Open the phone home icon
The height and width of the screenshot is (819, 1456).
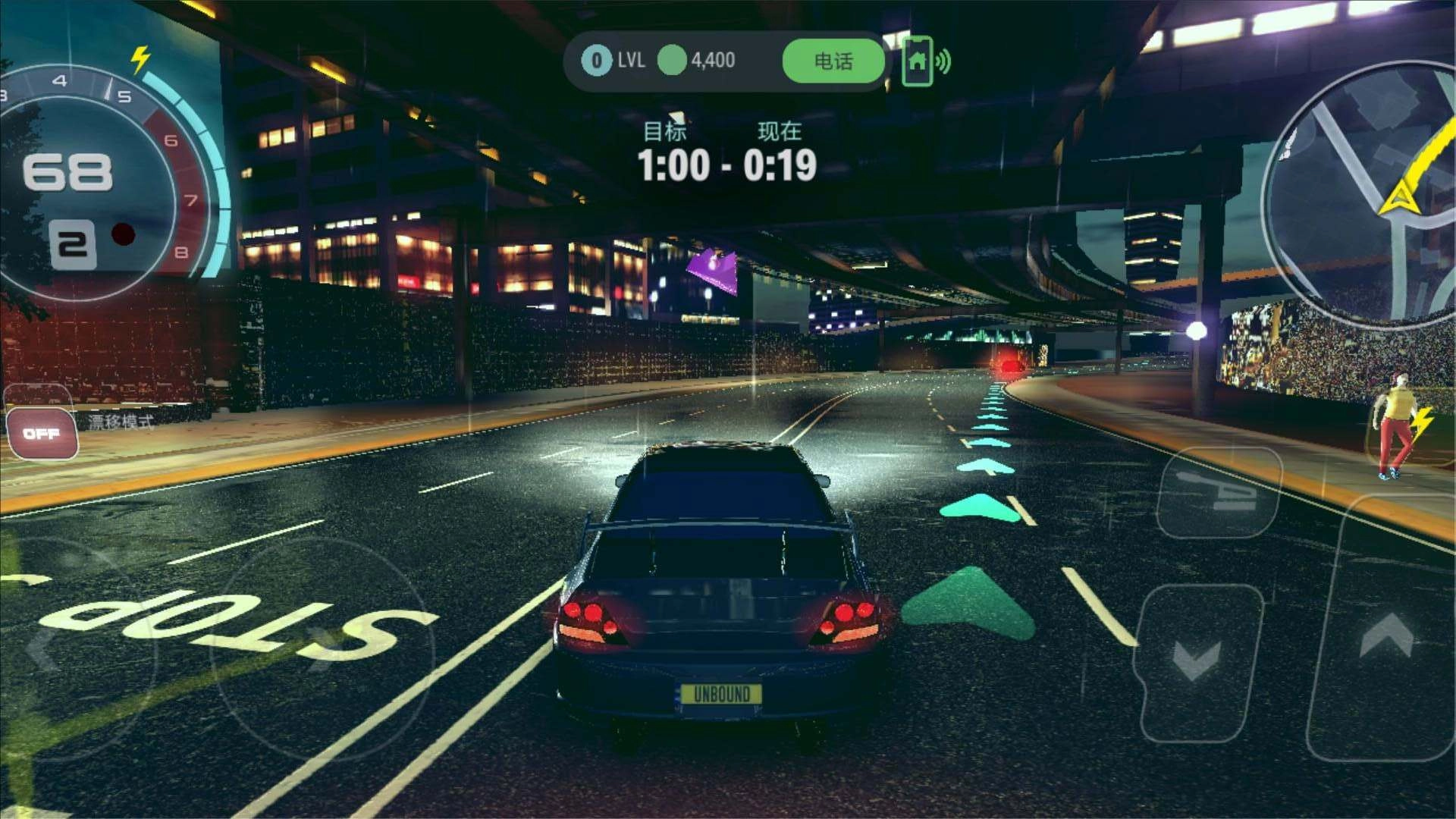(x=918, y=61)
